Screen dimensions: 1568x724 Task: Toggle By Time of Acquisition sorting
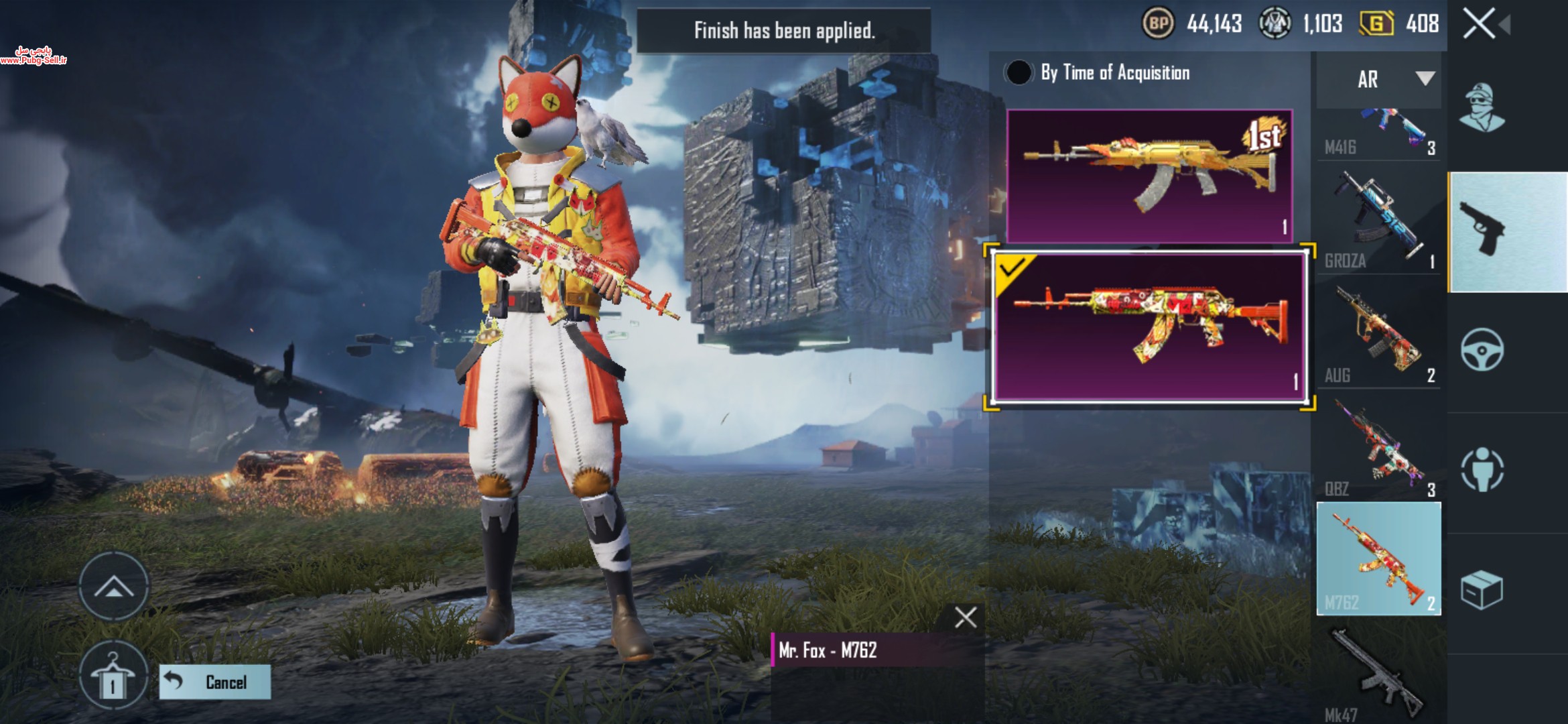pyautogui.click(x=1019, y=72)
